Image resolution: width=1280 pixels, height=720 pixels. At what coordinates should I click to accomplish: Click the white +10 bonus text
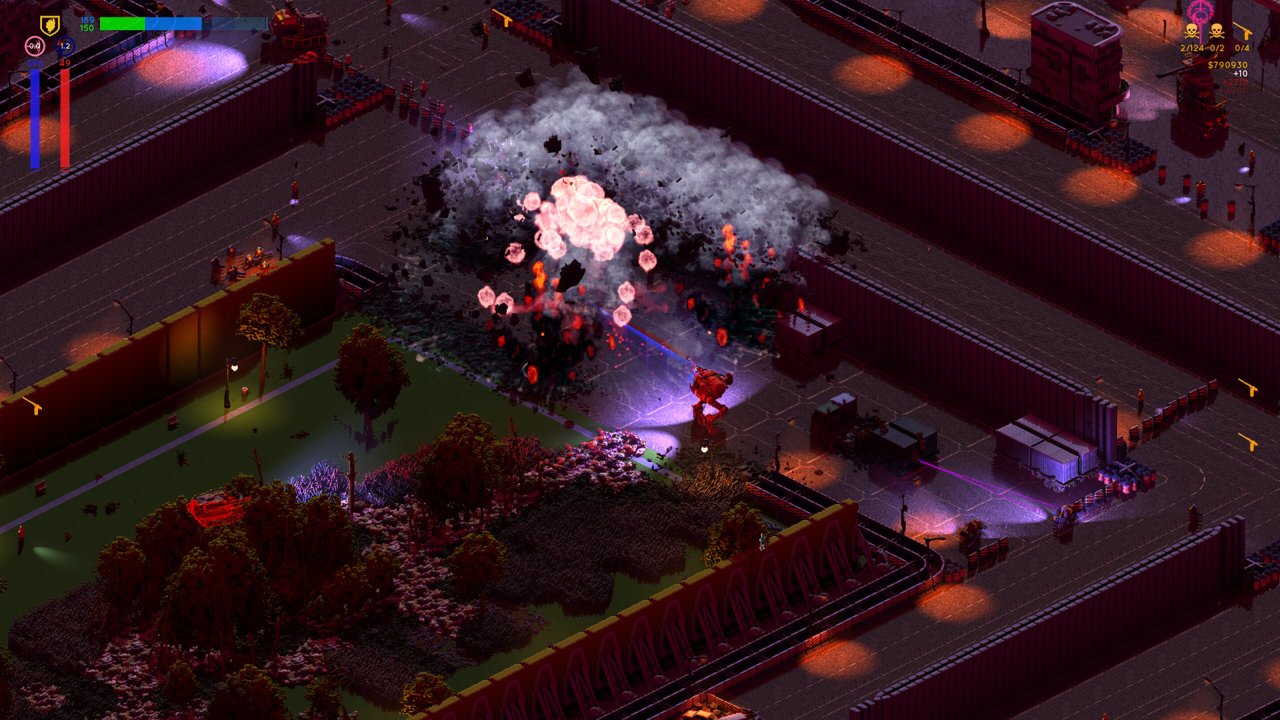1240,73
